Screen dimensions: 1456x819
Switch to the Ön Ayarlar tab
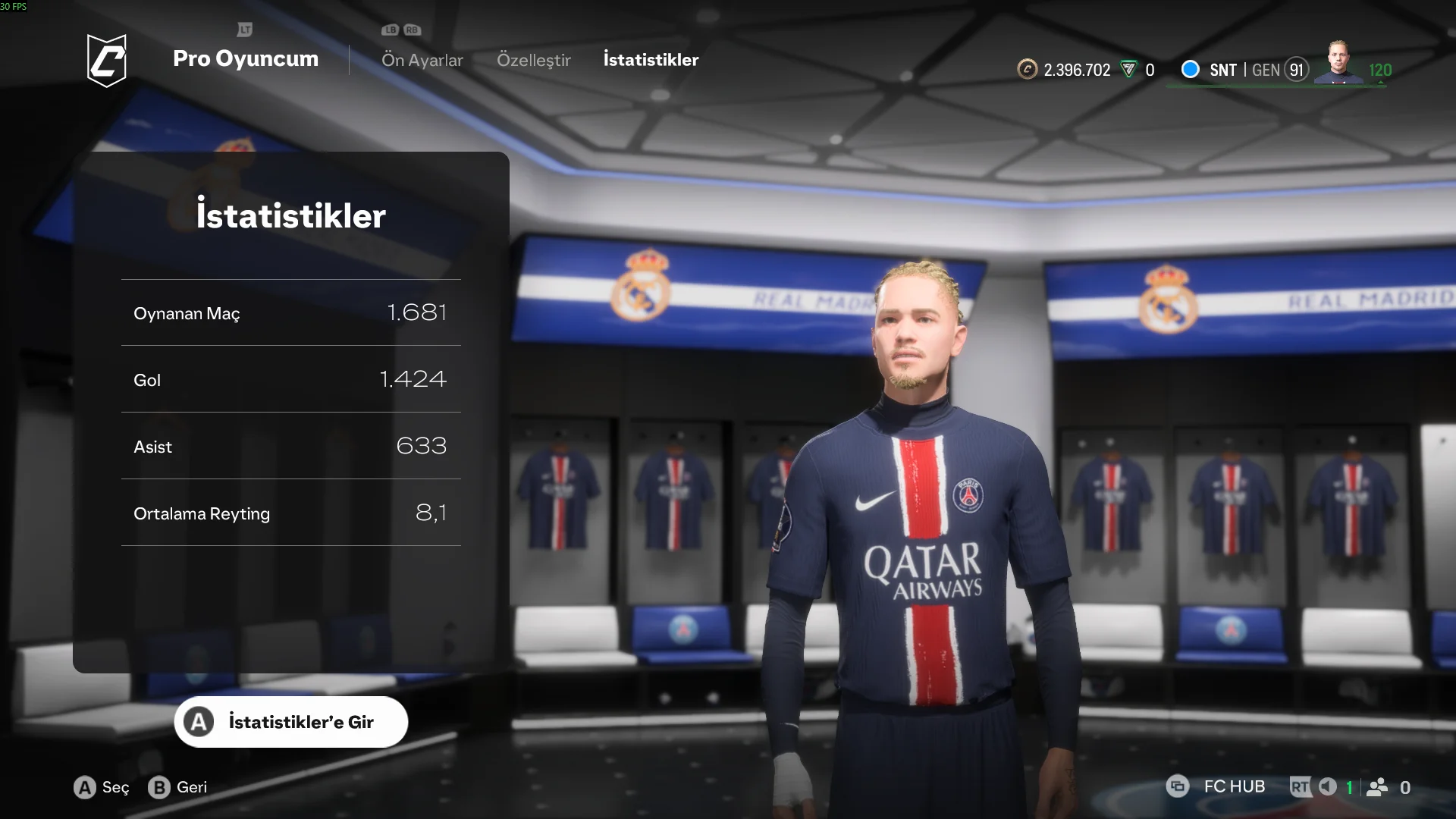click(422, 60)
